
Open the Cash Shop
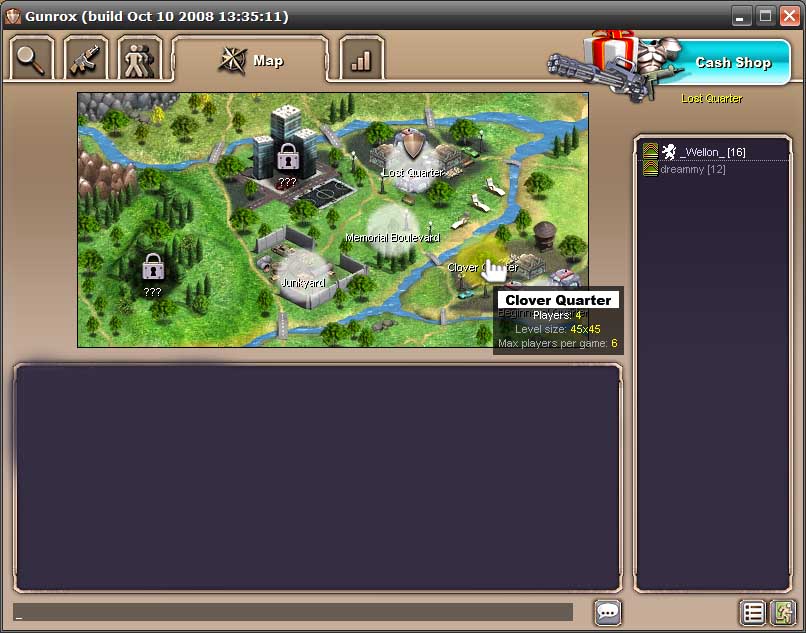click(x=731, y=62)
